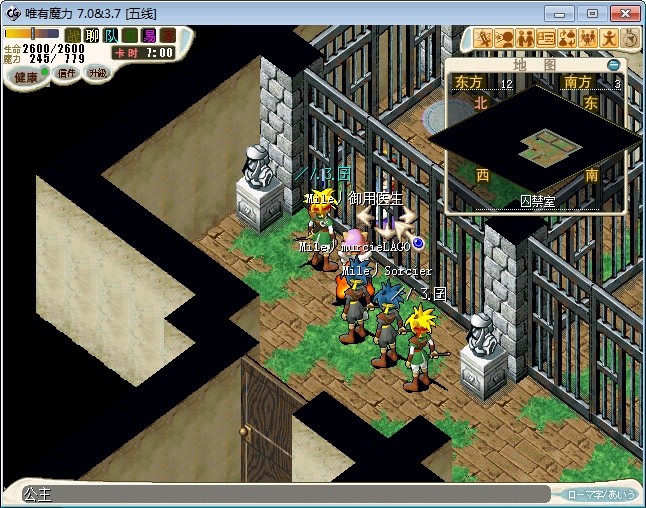
Task: Toggle the 战 battle button
Action: (x=73, y=35)
